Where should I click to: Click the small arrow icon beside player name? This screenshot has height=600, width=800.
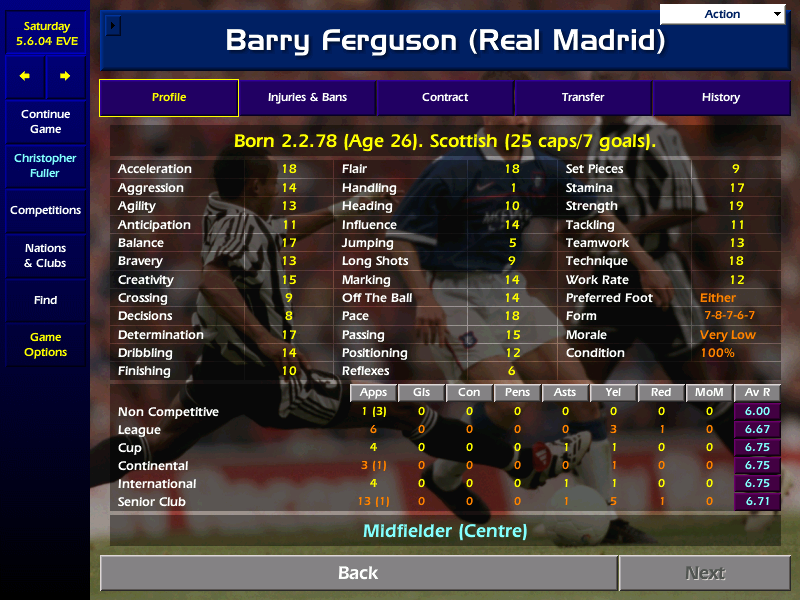point(112,25)
